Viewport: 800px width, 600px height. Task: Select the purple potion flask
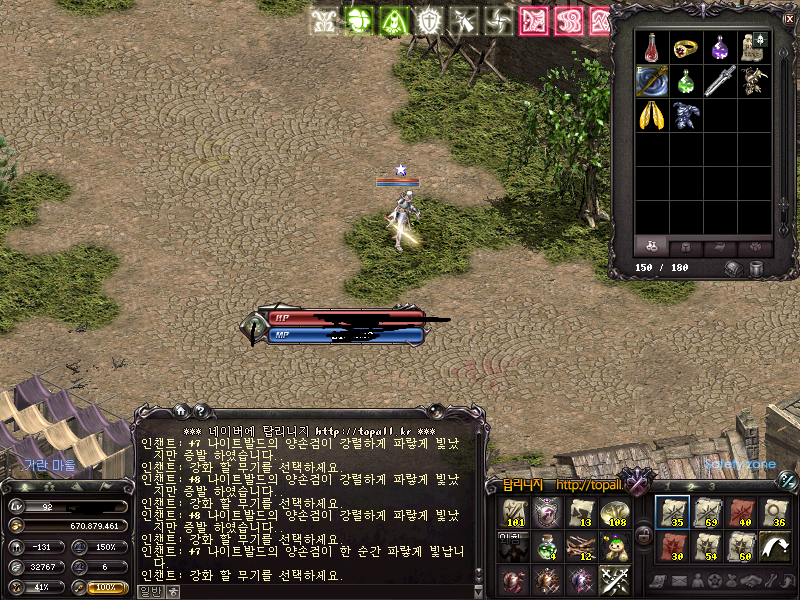(720, 47)
